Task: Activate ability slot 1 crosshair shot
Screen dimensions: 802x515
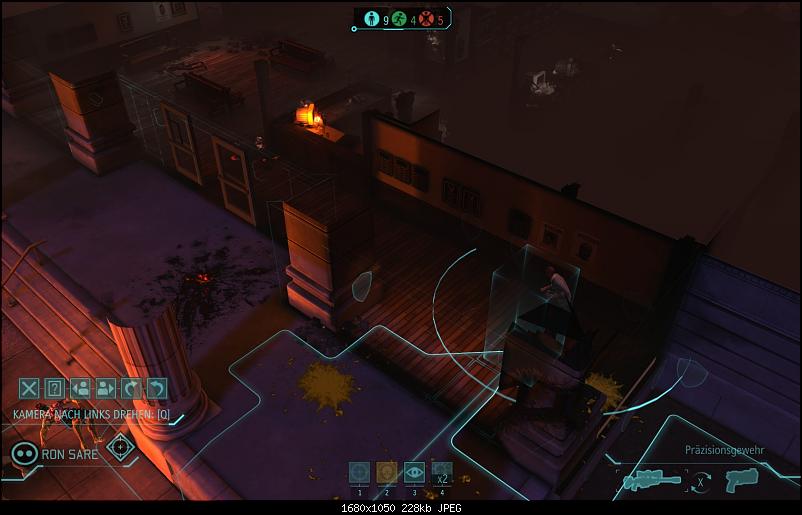Action: tap(360, 473)
